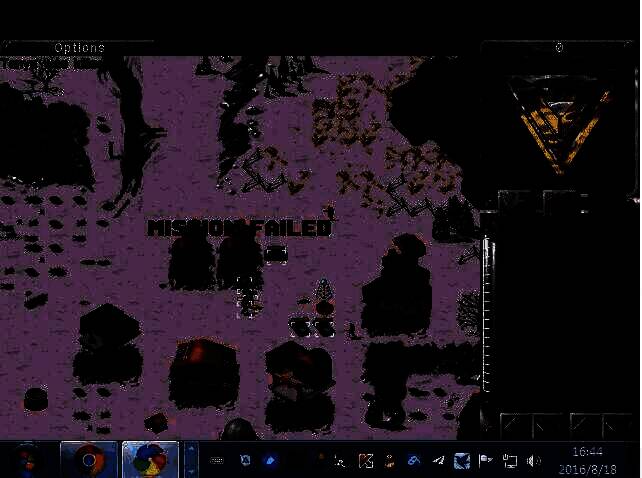Viewport: 642px width, 478px height.
Task: Switch to the Chrome taskbar window
Action: point(89,460)
